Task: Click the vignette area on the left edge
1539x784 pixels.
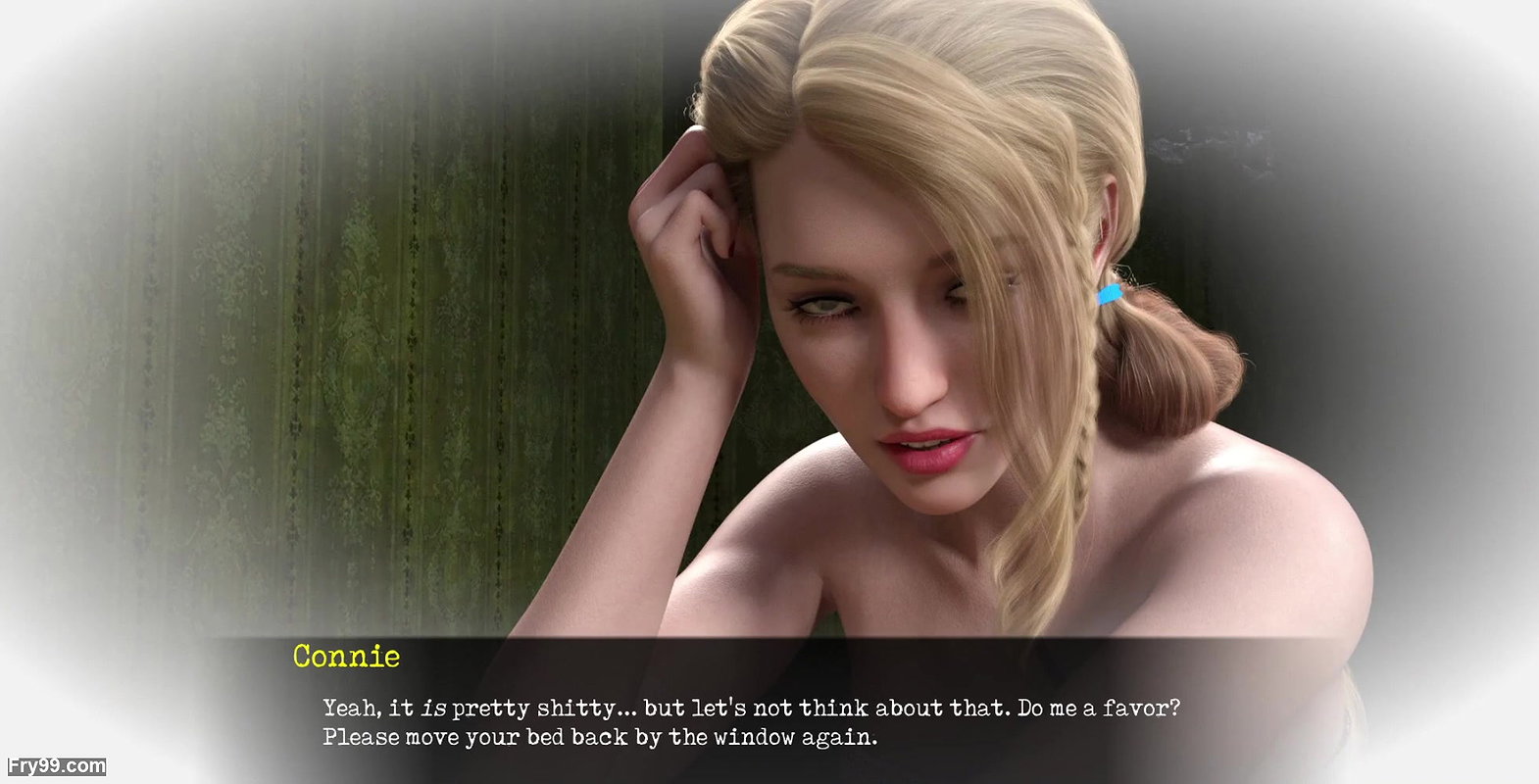Action: 59,392
